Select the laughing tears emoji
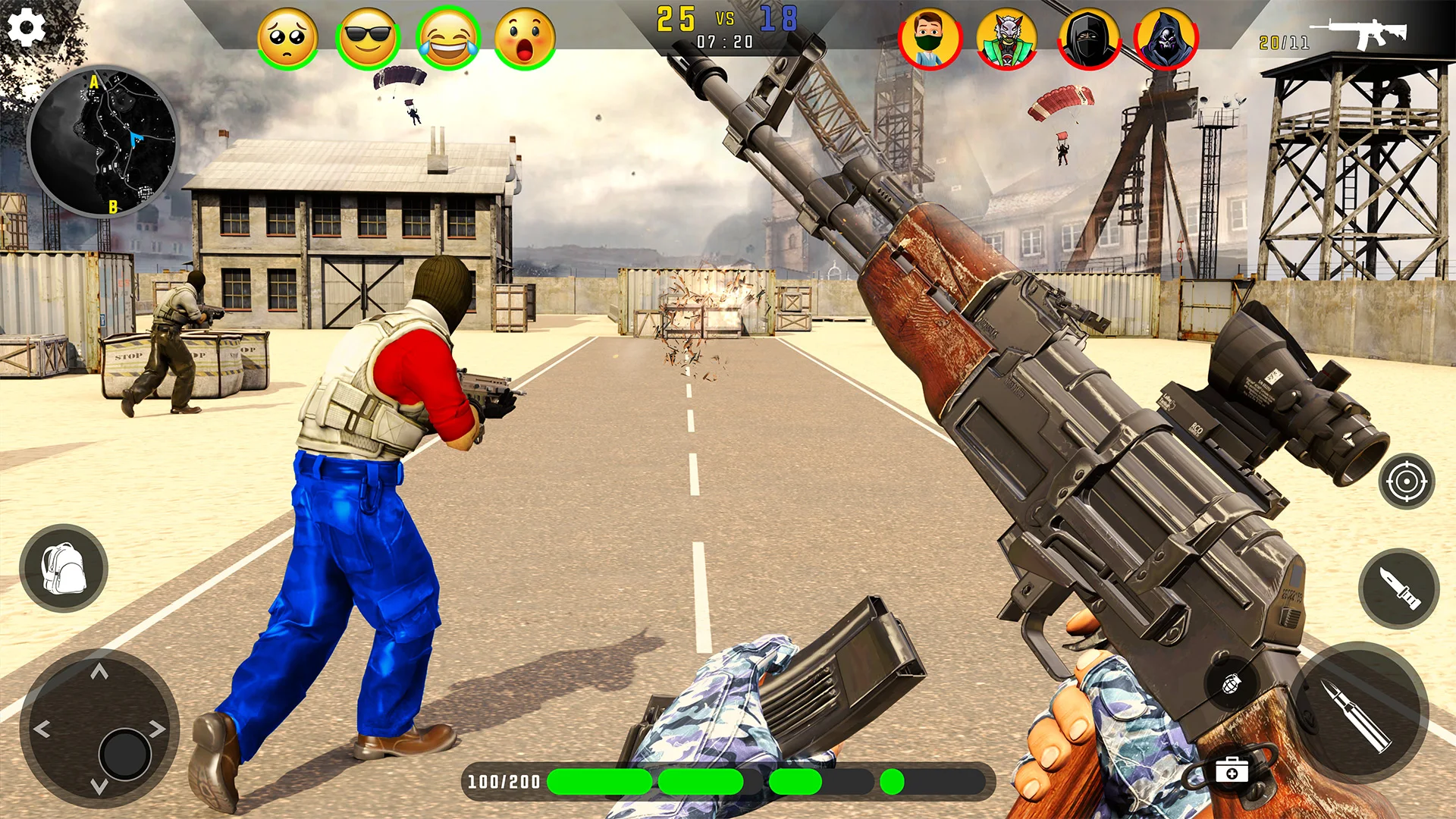Image resolution: width=1456 pixels, height=819 pixels. coord(448,39)
